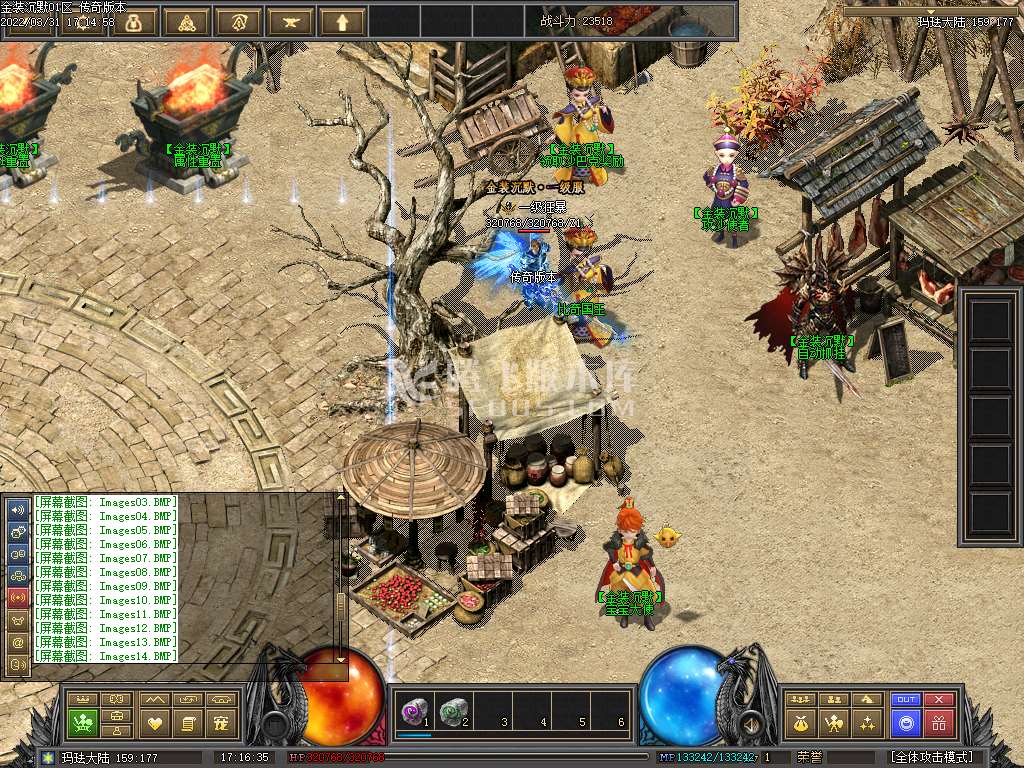Screen dimensions: 1024x768
Task: Click the blue OUT button
Action: [905, 700]
